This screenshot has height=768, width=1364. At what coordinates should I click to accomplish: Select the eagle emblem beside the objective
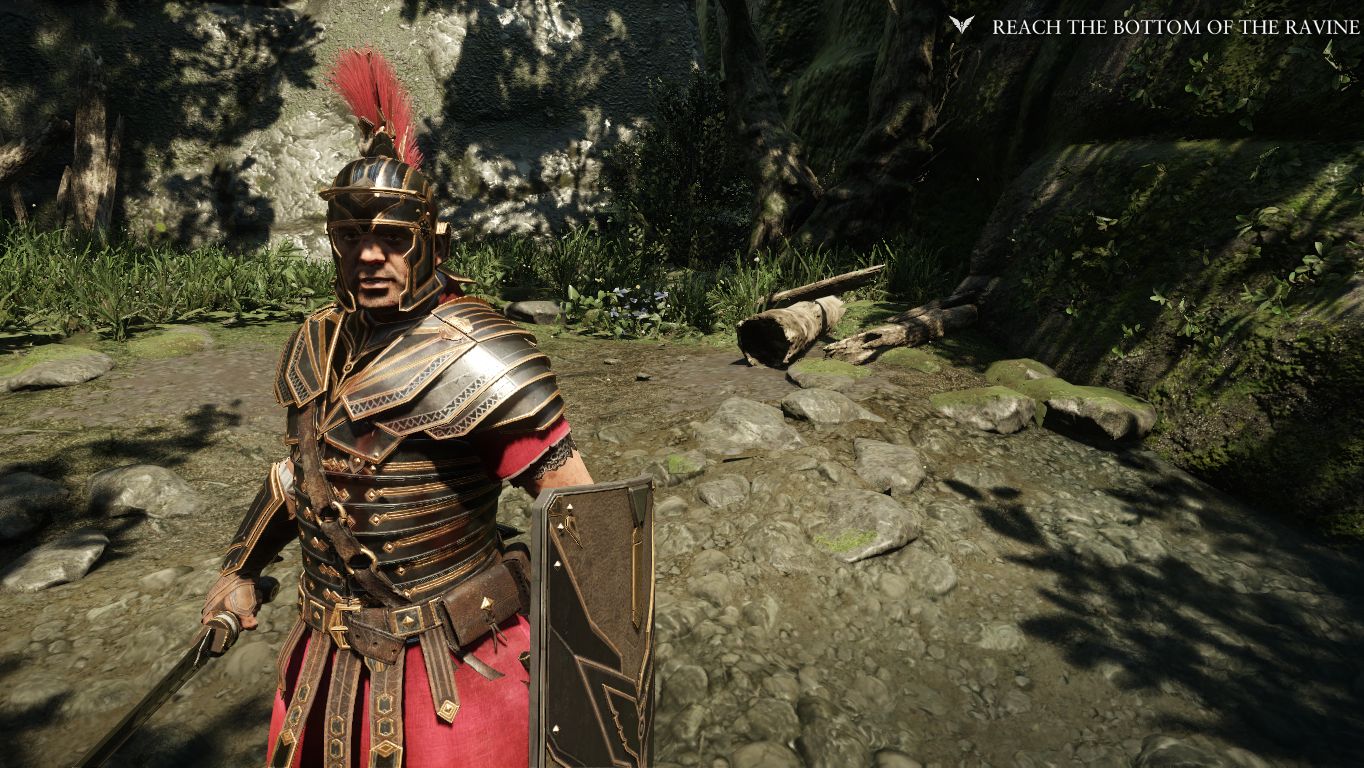pyautogui.click(x=961, y=26)
